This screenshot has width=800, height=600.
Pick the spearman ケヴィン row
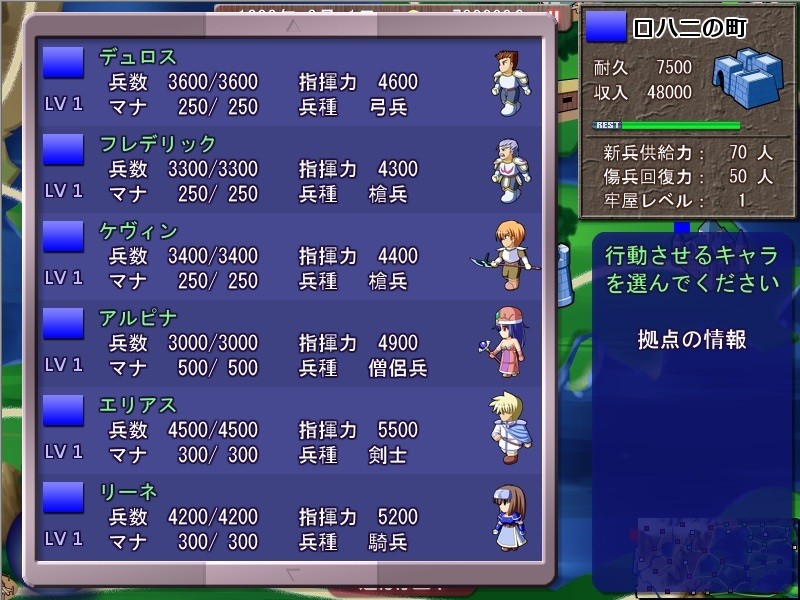tap(290, 256)
